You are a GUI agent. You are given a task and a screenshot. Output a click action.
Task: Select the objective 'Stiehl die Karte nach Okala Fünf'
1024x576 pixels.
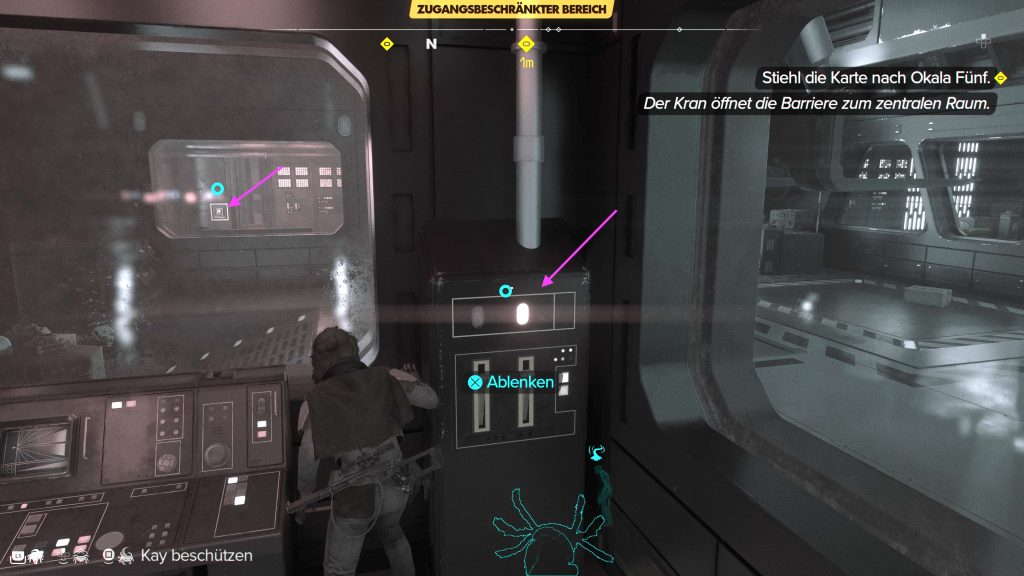pos(867,77)
